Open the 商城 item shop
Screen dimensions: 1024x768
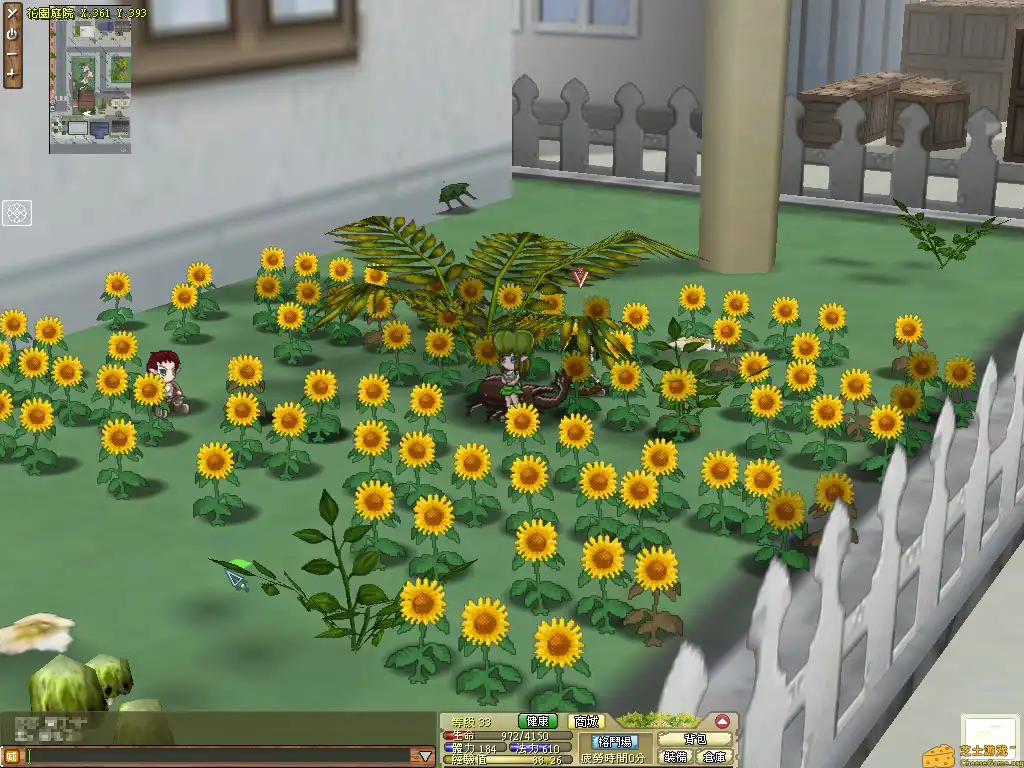click(x=588, y=721)
